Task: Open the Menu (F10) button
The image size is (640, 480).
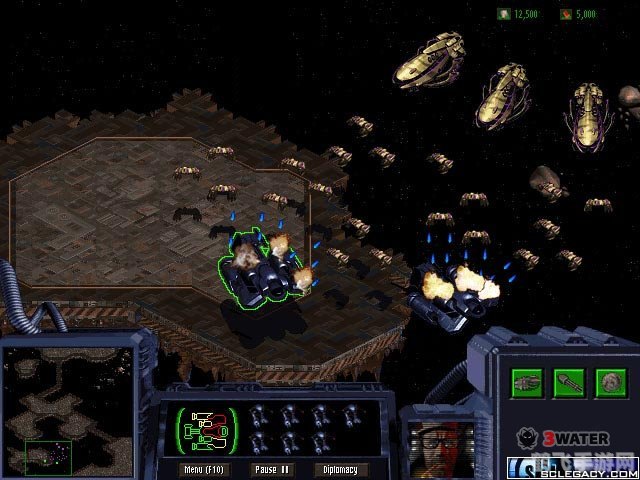Action: pyautogui.click(x=208, y=468)
